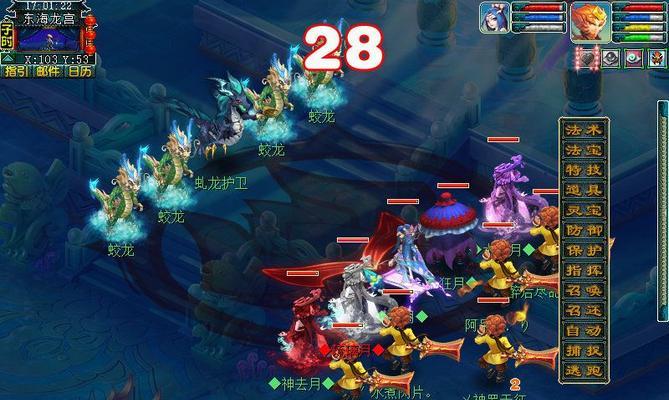Select the 灵宝 spirit treasure command
Viewport: 669px width, 400px height.
tap(585, 210)
